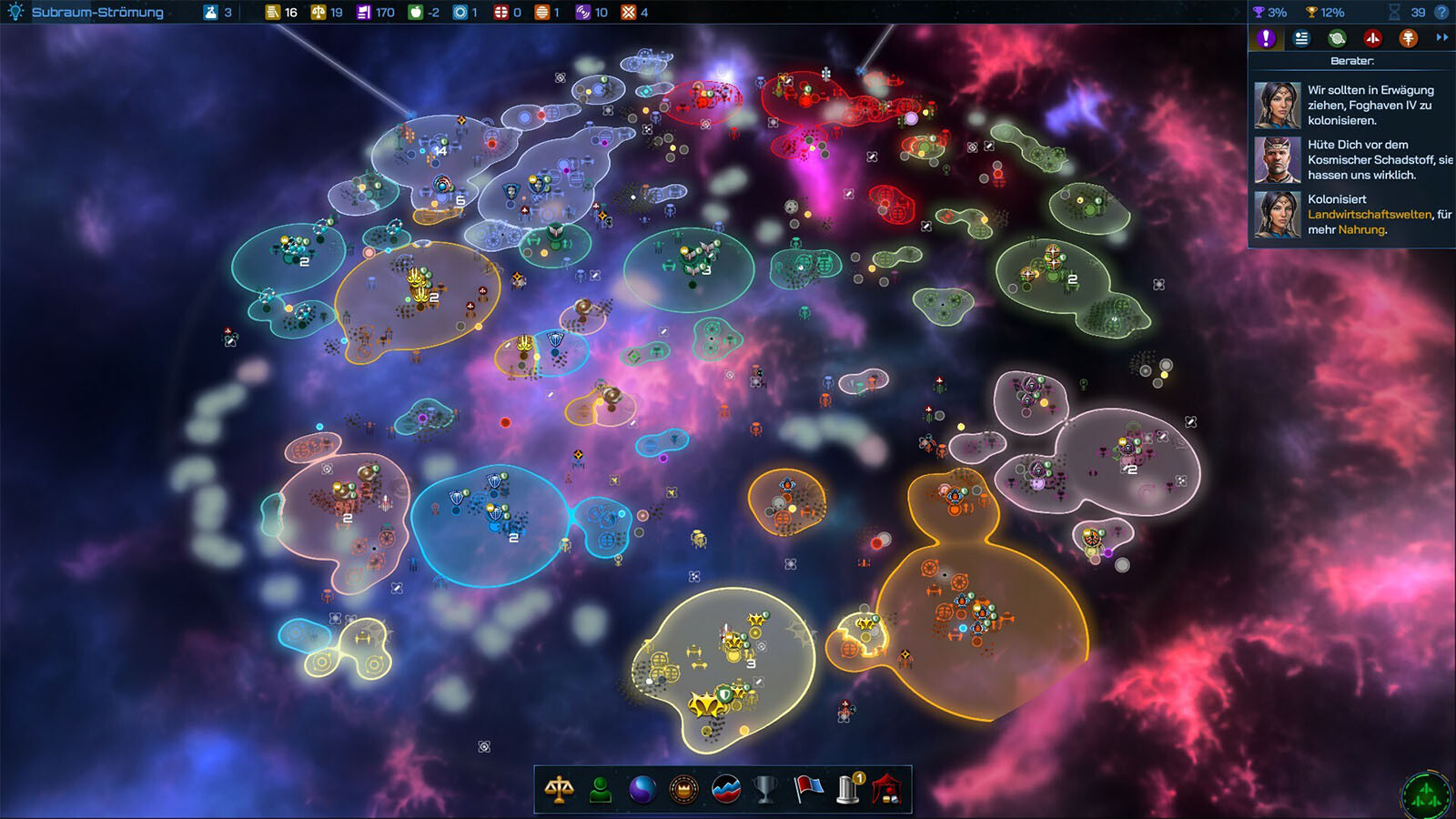The image size is (1456, 819).
Task: Switch to the orange starbase tab
Action: coord(1408,38)
